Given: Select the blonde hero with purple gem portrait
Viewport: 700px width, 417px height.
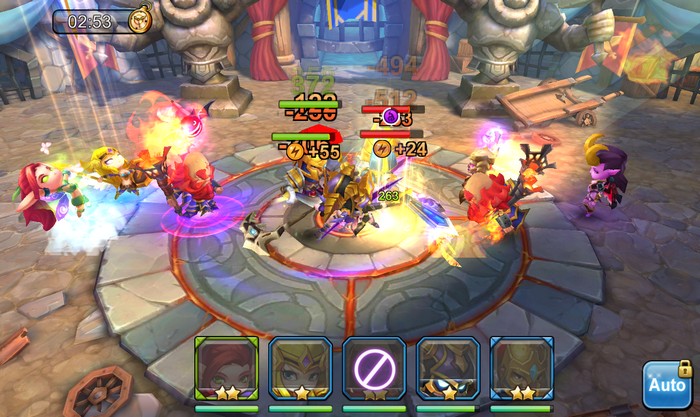Looking at the screenshot, I should pos(300,368).
